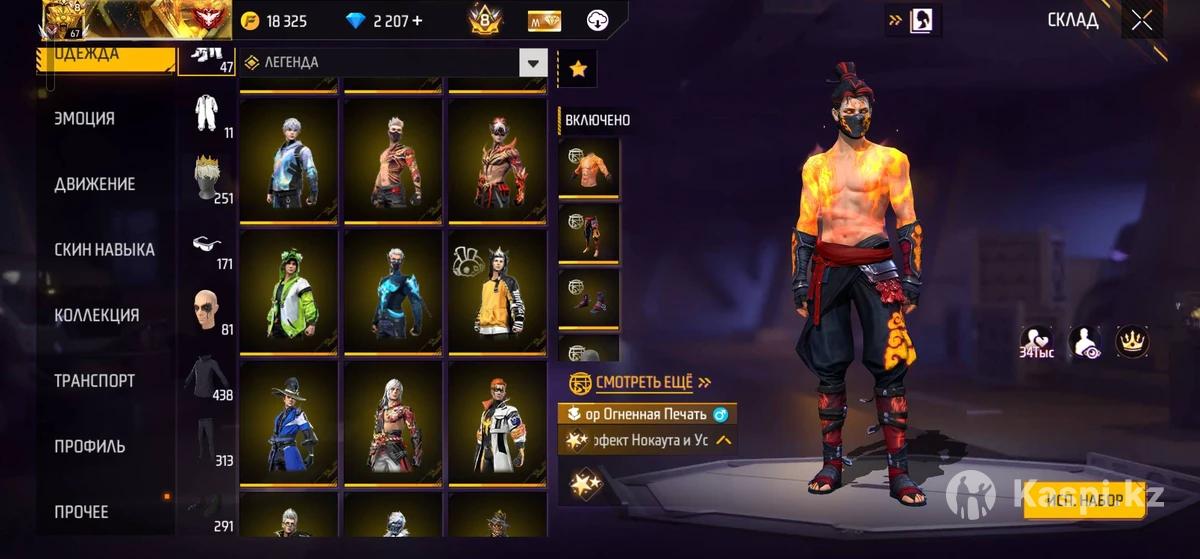Expand the Легенда rarity filter dropdown
This screenshot has width=1200, height=559.
coord(532,62)
